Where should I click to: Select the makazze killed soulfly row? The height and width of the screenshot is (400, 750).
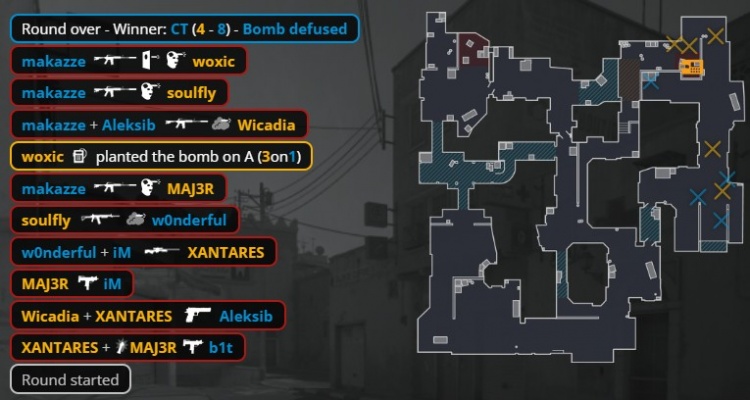pyautogui.click(x=119, y=93)
